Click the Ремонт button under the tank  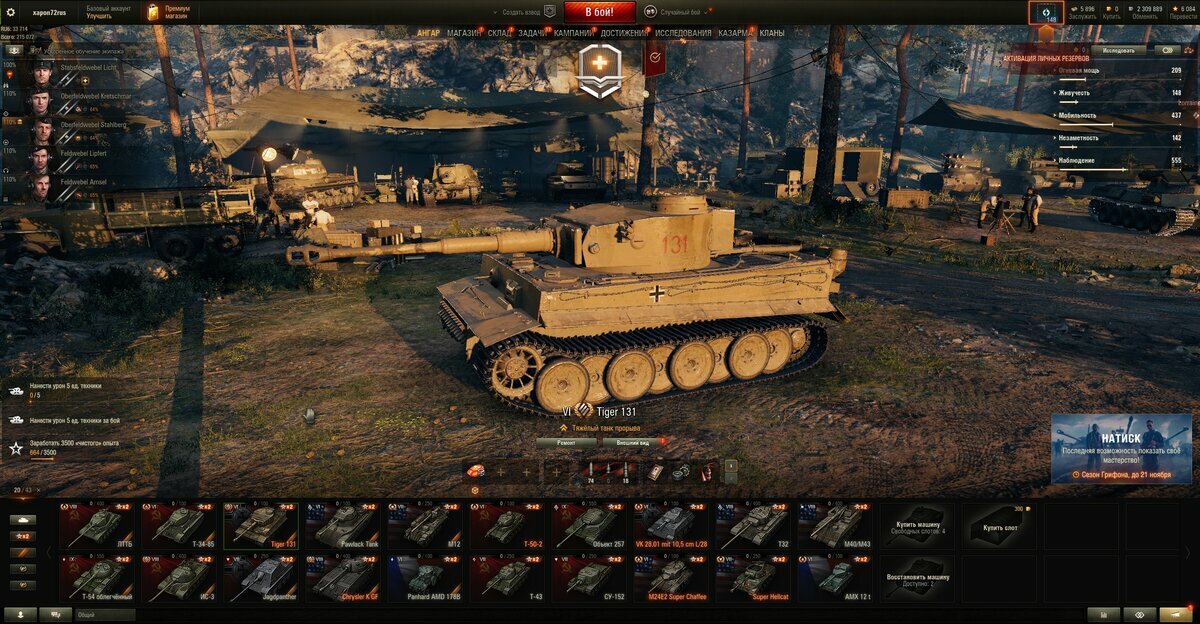[566, 441]
